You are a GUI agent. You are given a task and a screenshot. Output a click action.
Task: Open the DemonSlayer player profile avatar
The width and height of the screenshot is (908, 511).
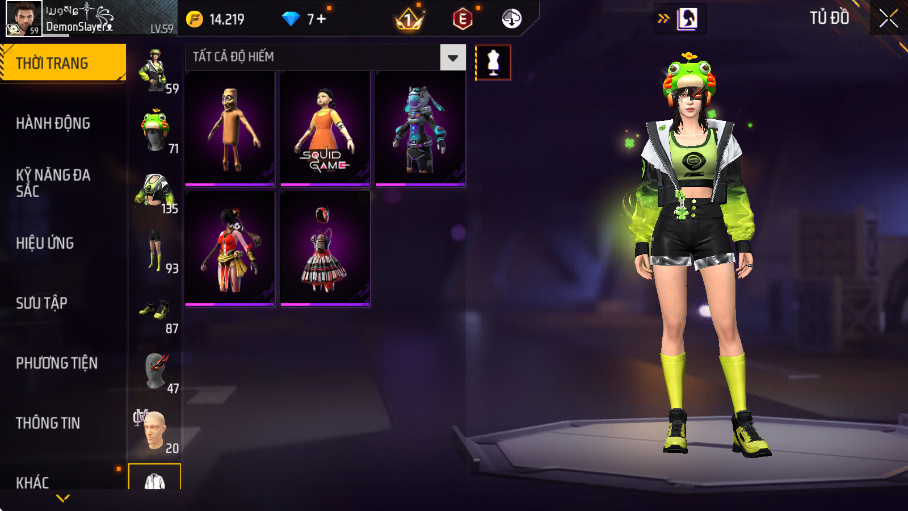(x=22, y=18)
